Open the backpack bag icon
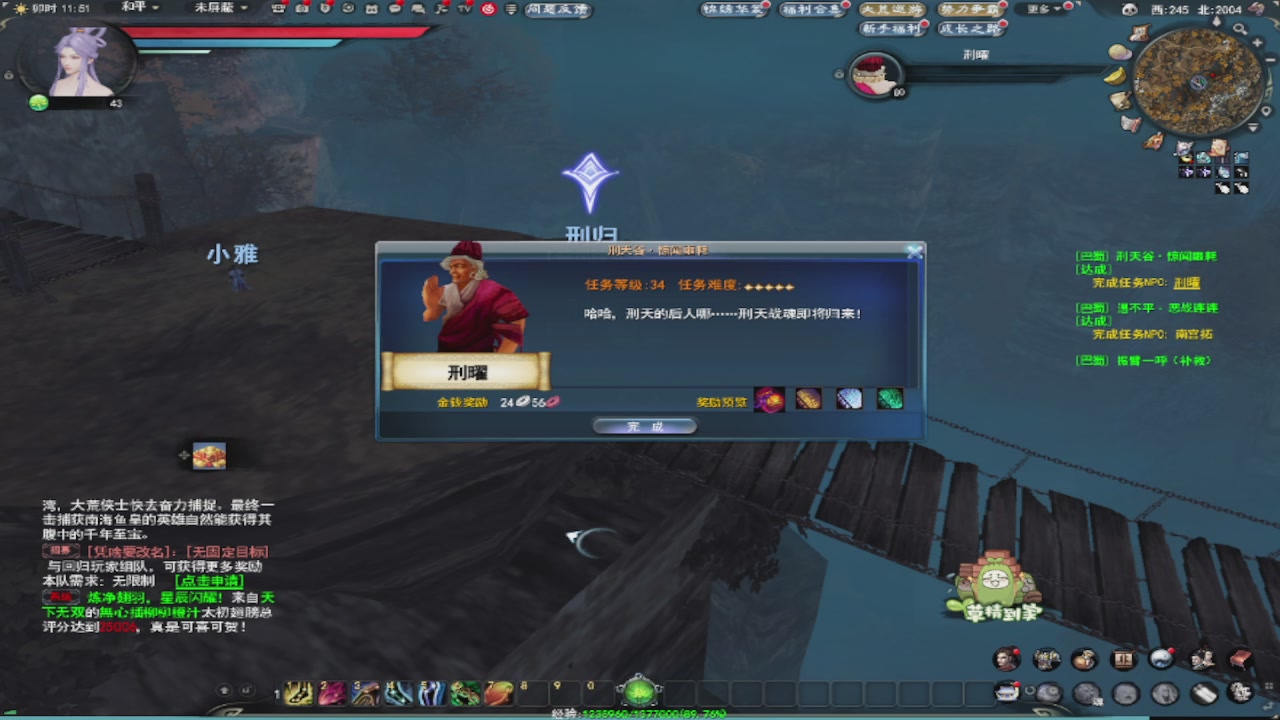The width and height of the screenshot is (1280, 720). (1084, 659)
